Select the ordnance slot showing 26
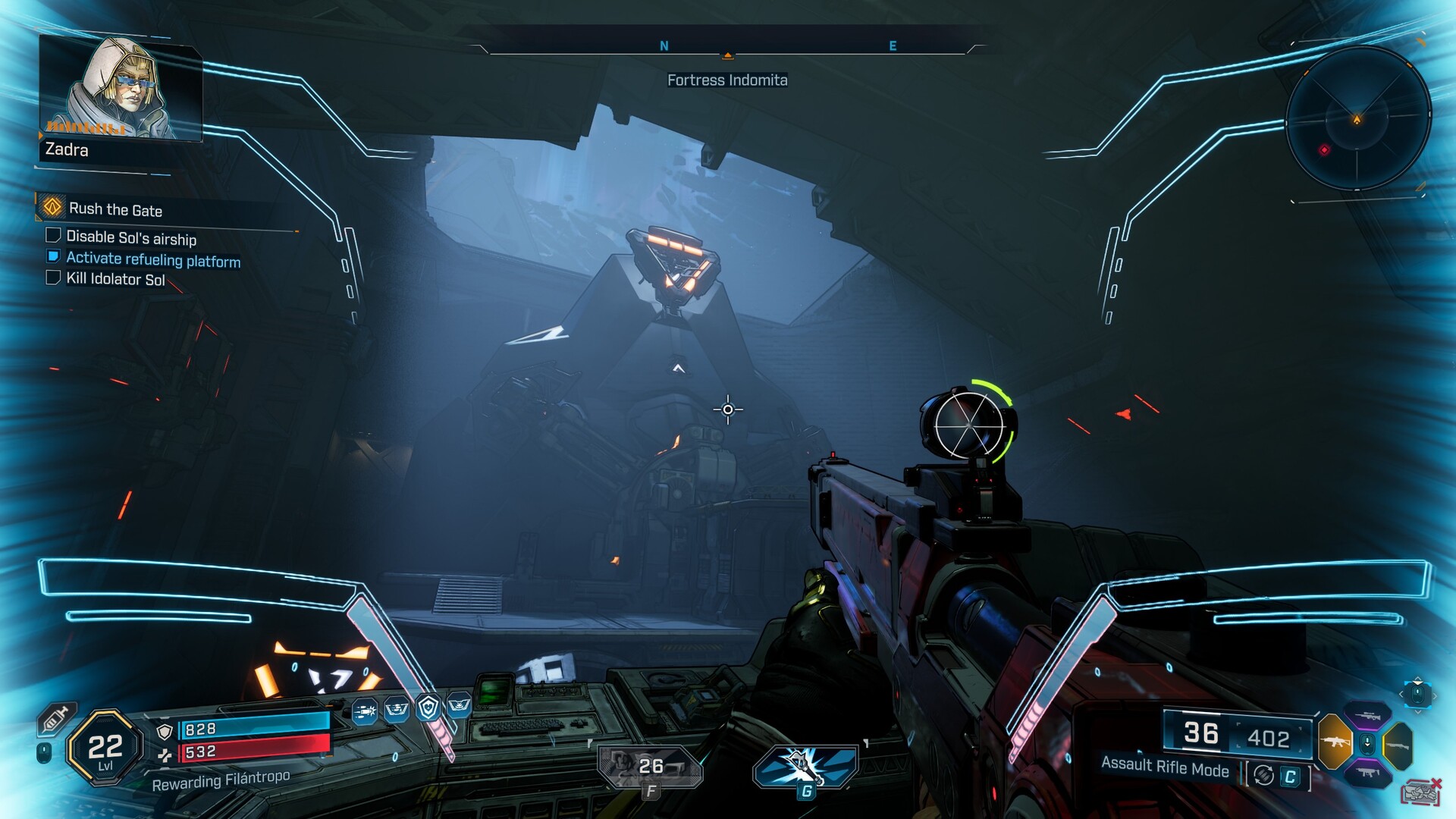The height and width of the screenshot is (819, 1456). [x=650, y=766]
